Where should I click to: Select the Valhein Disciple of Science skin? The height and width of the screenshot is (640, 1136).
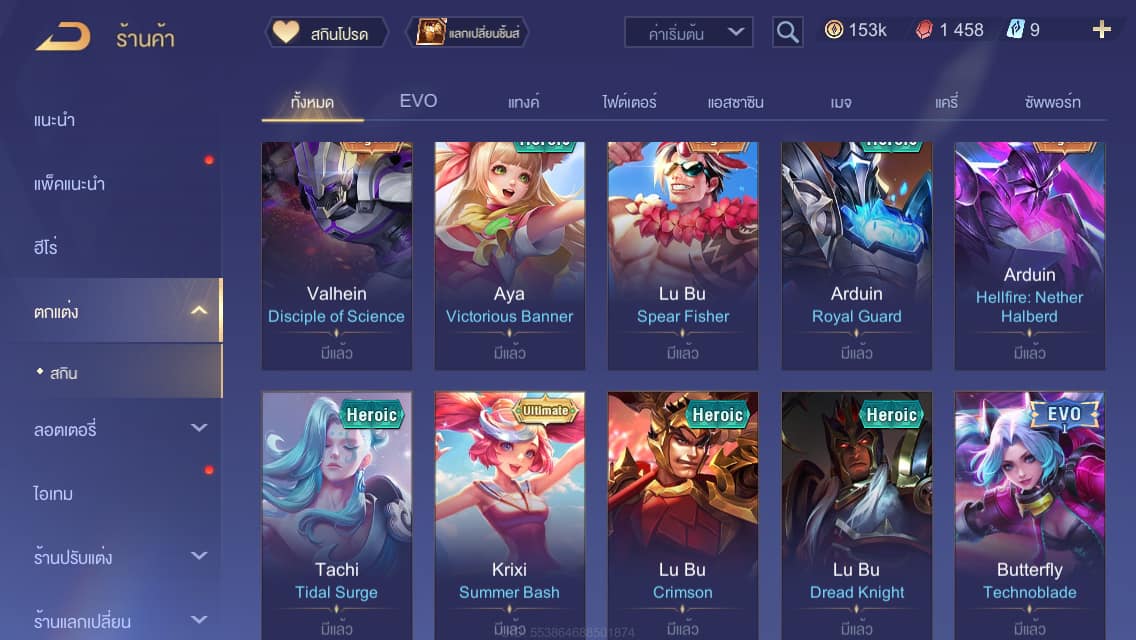point(336,255)
